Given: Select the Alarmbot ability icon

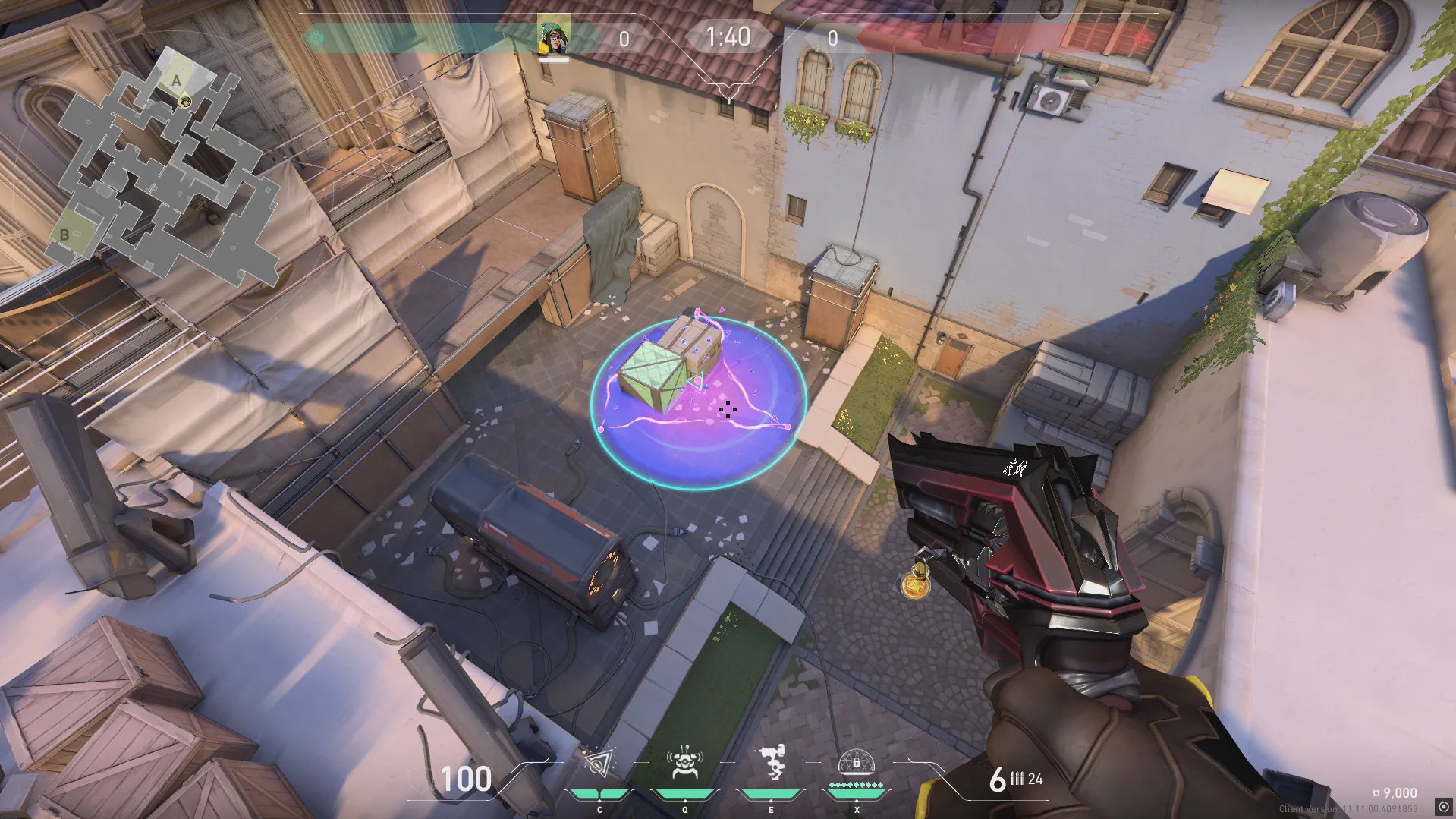Looking at the screenshot, I should pyautogui.click(x=684, y=764).
